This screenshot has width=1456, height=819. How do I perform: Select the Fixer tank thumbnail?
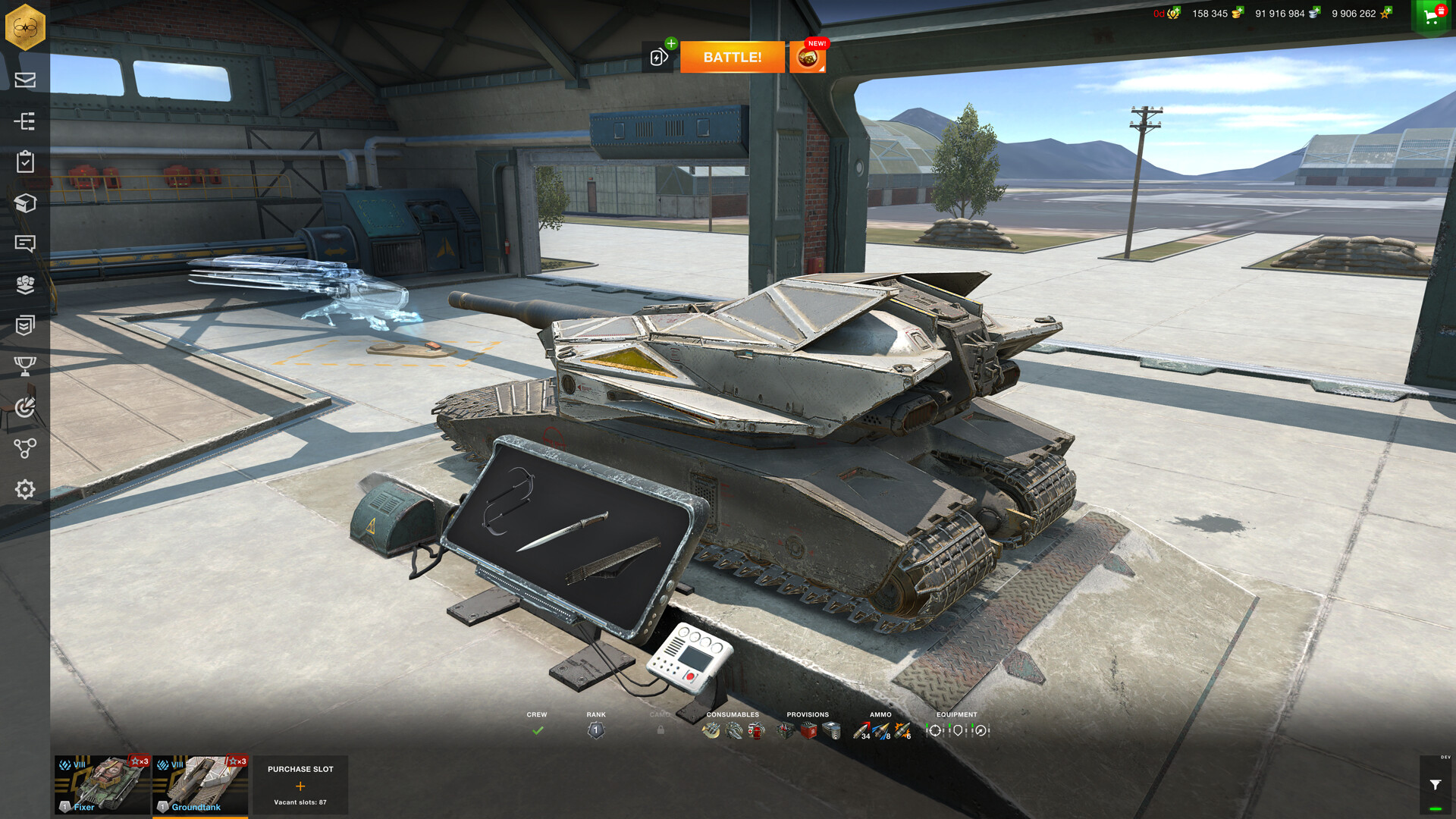pos(101,785)
